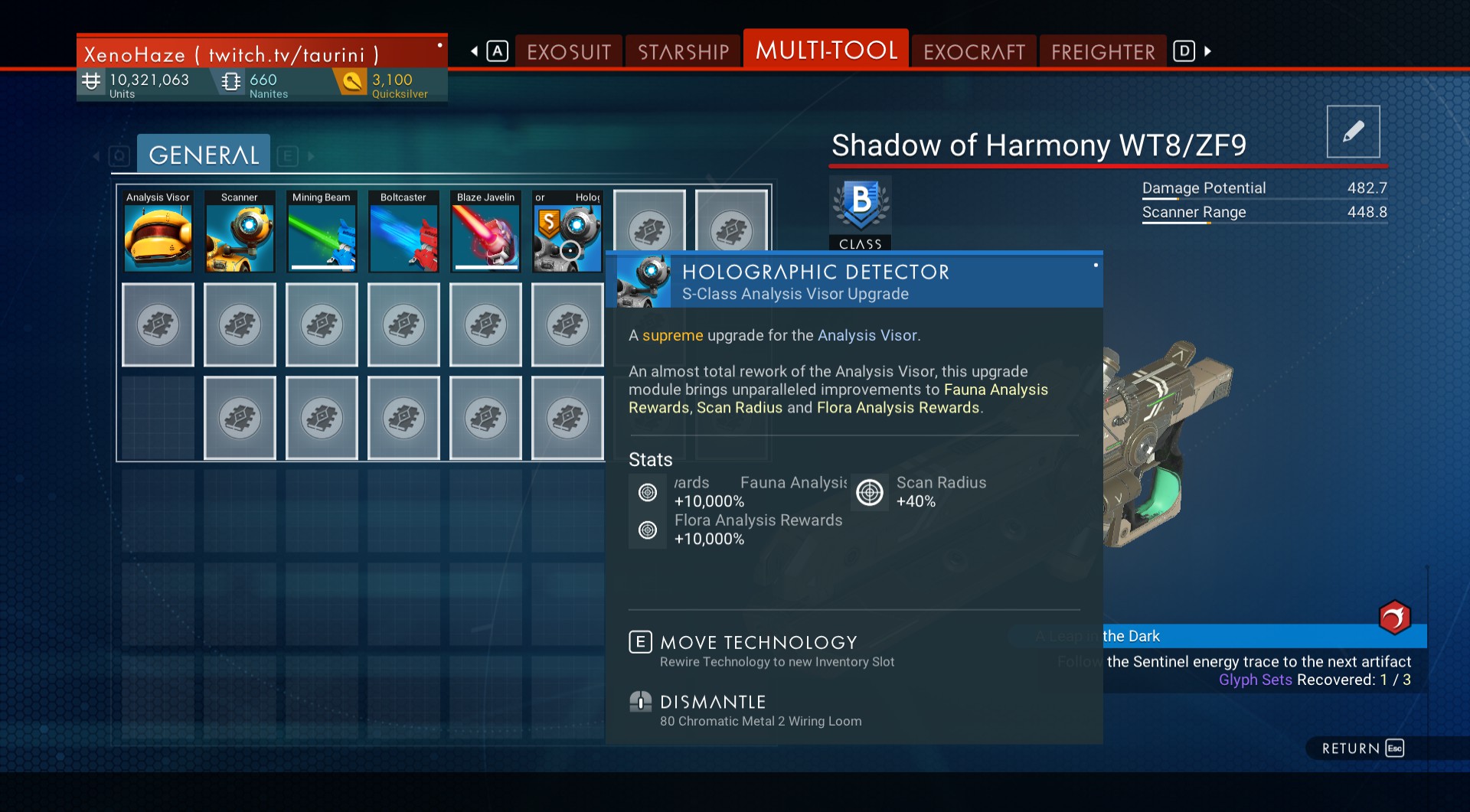Select the Boltcaster weapon module
Screen dimensions: 1470x812
tap(403, 233)
